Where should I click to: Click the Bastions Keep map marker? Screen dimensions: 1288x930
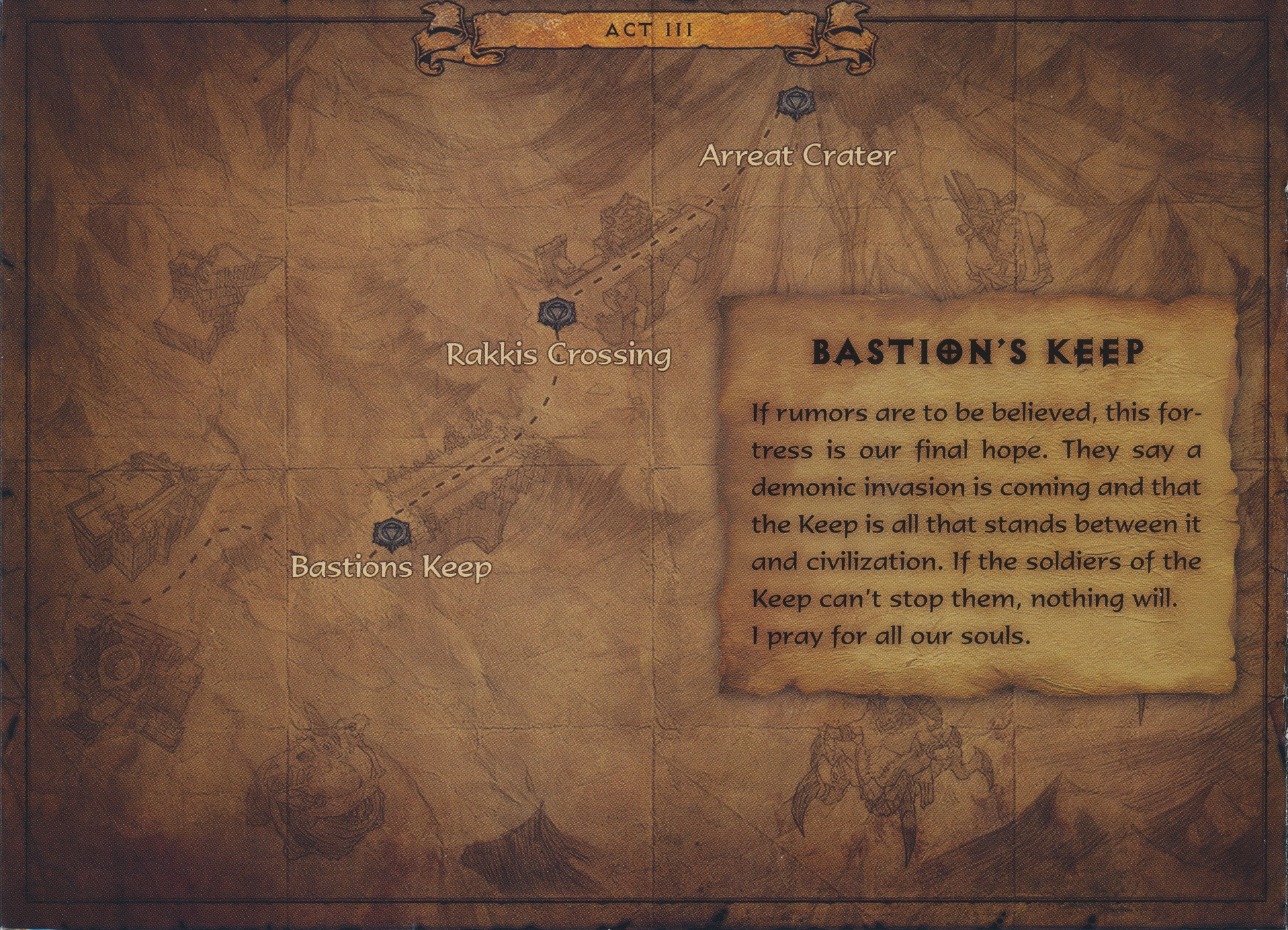(x=392, y=534)
